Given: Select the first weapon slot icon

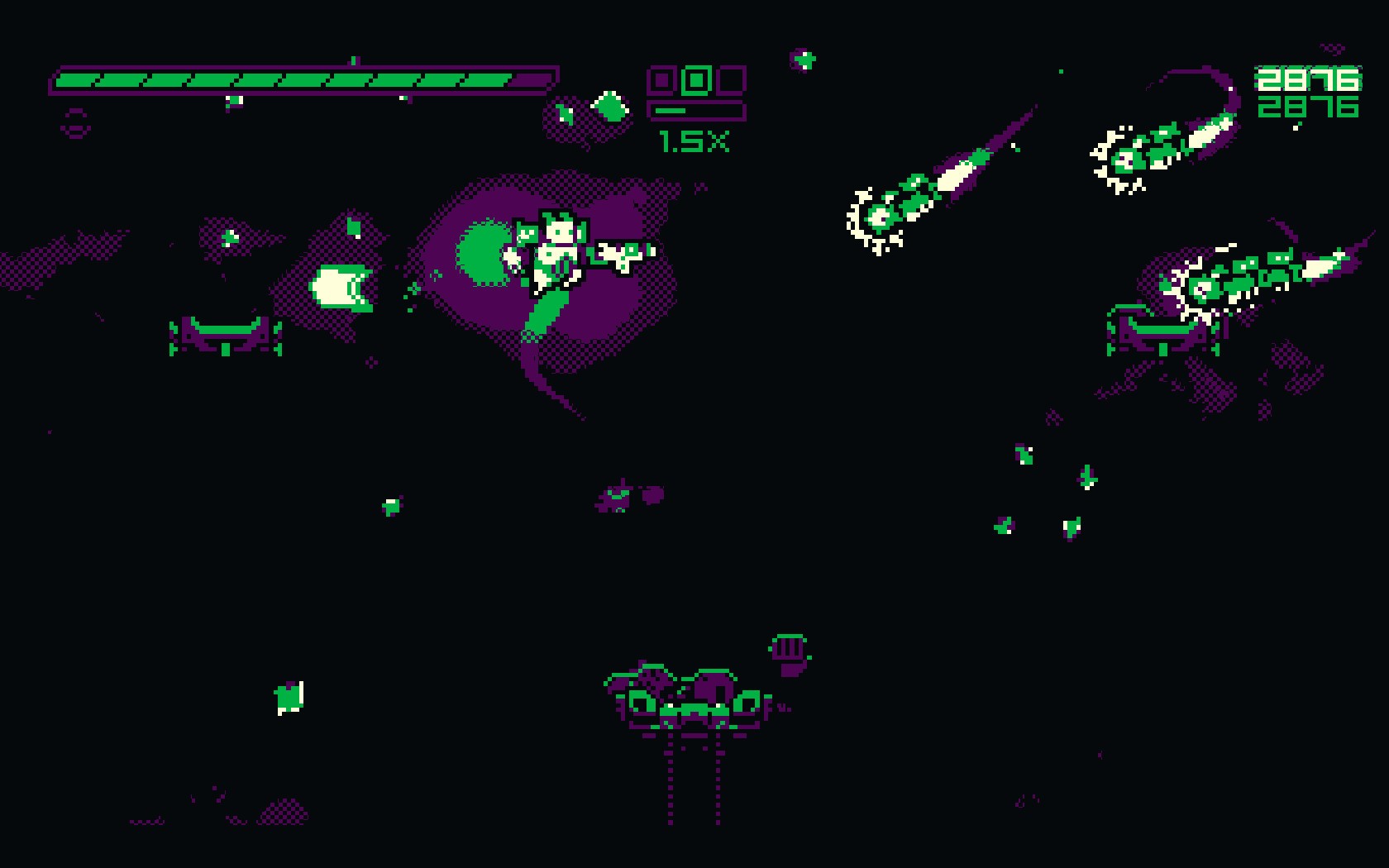Looking at the screenshot, I should point(661,79).
